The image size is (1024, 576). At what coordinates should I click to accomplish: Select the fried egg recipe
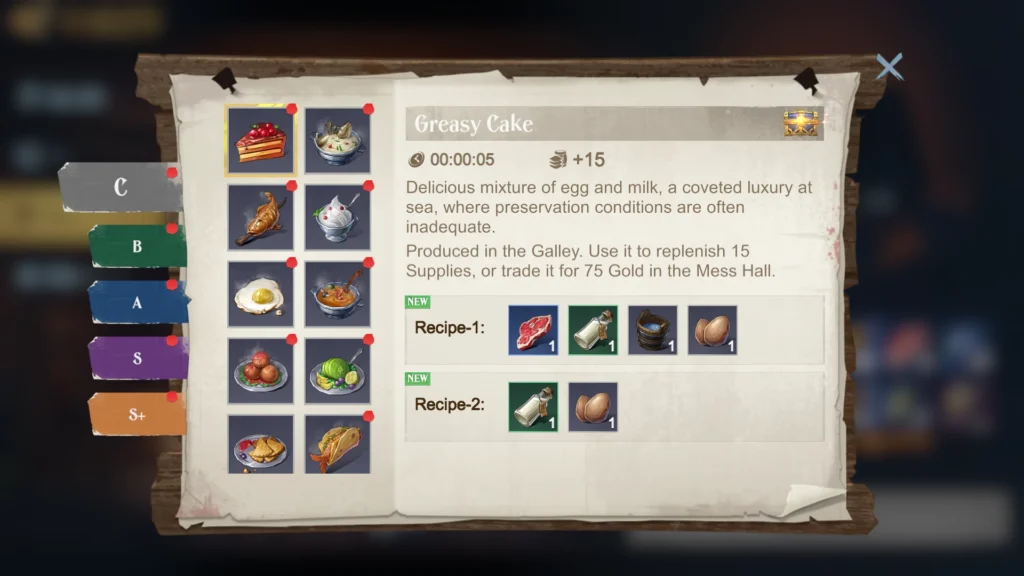[260, 294]
